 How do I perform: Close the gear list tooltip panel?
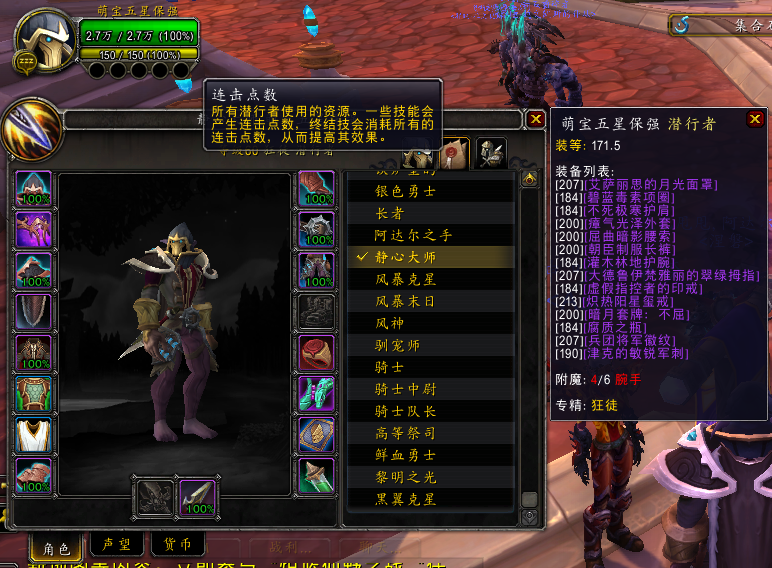point(755,120)
